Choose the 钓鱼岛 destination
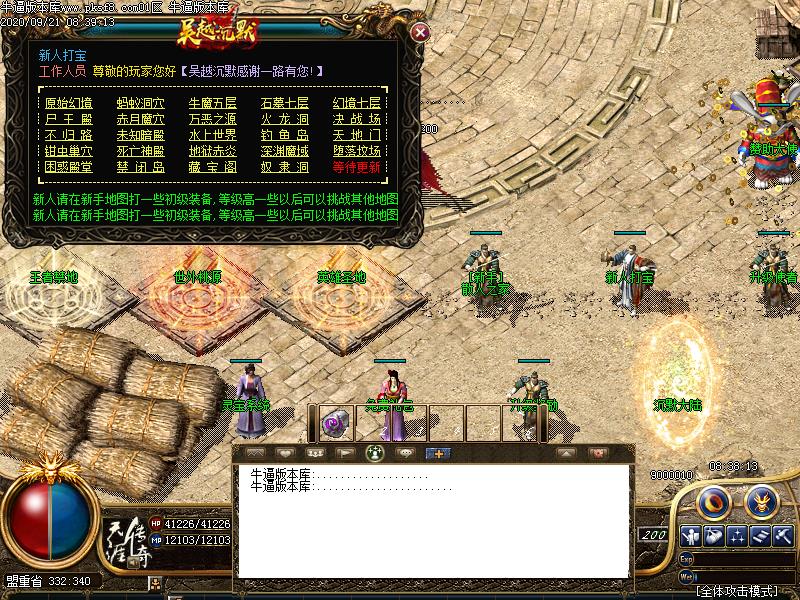800x600 pixels. 285,135
